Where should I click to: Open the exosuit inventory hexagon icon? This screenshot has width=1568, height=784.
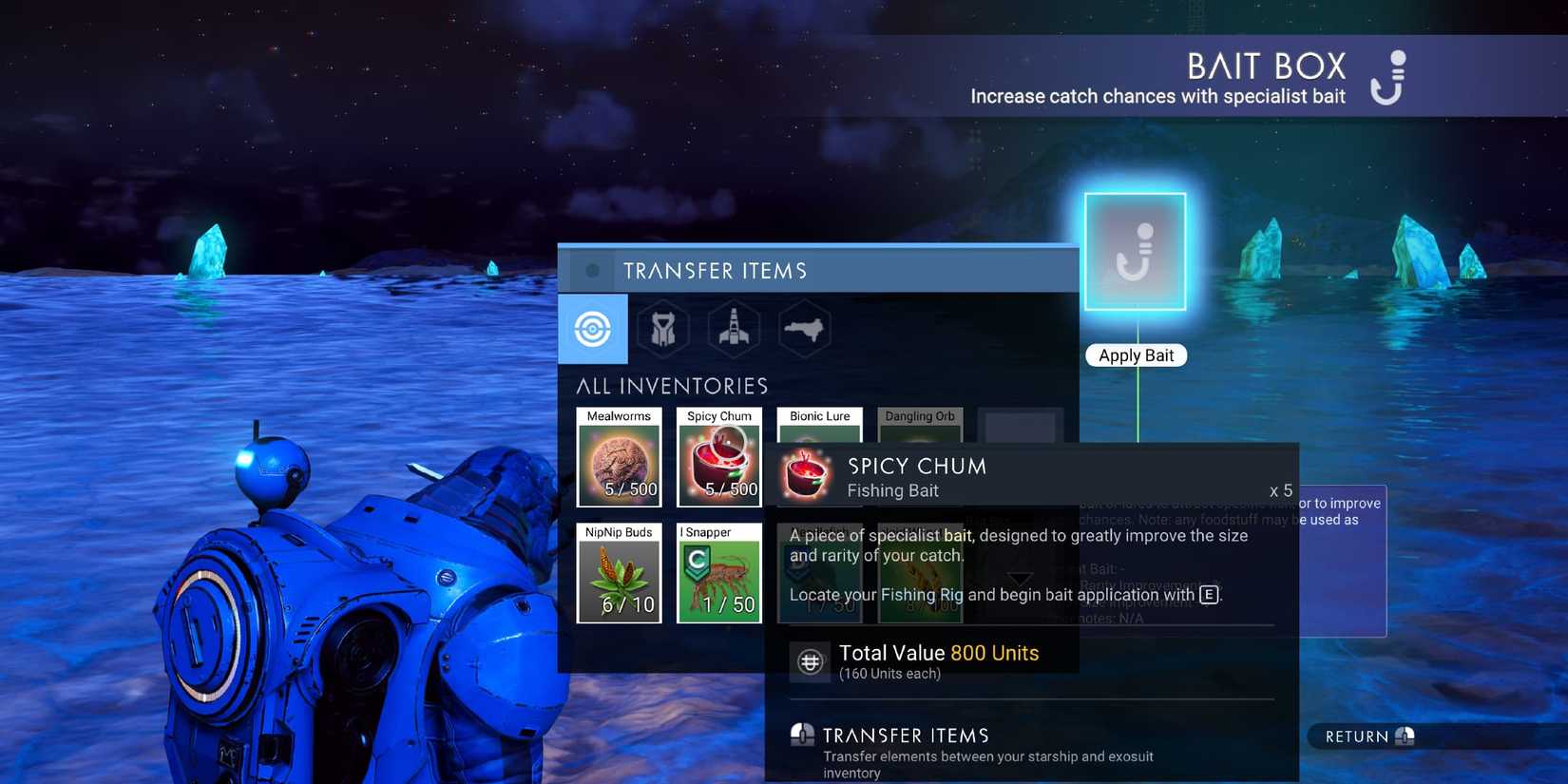(x=662, y=329)
